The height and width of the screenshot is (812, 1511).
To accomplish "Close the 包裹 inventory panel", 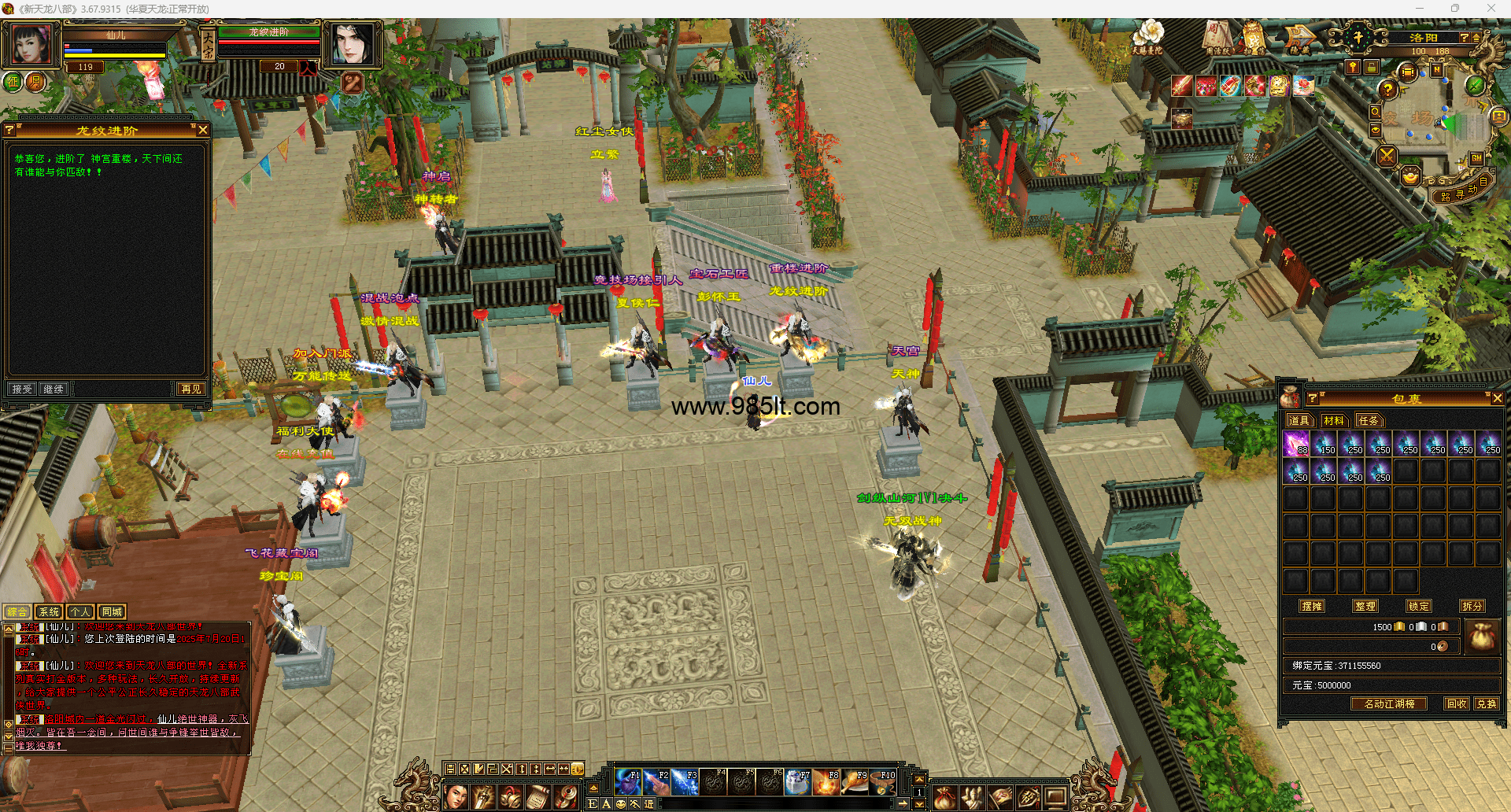I will point(1497,399).
